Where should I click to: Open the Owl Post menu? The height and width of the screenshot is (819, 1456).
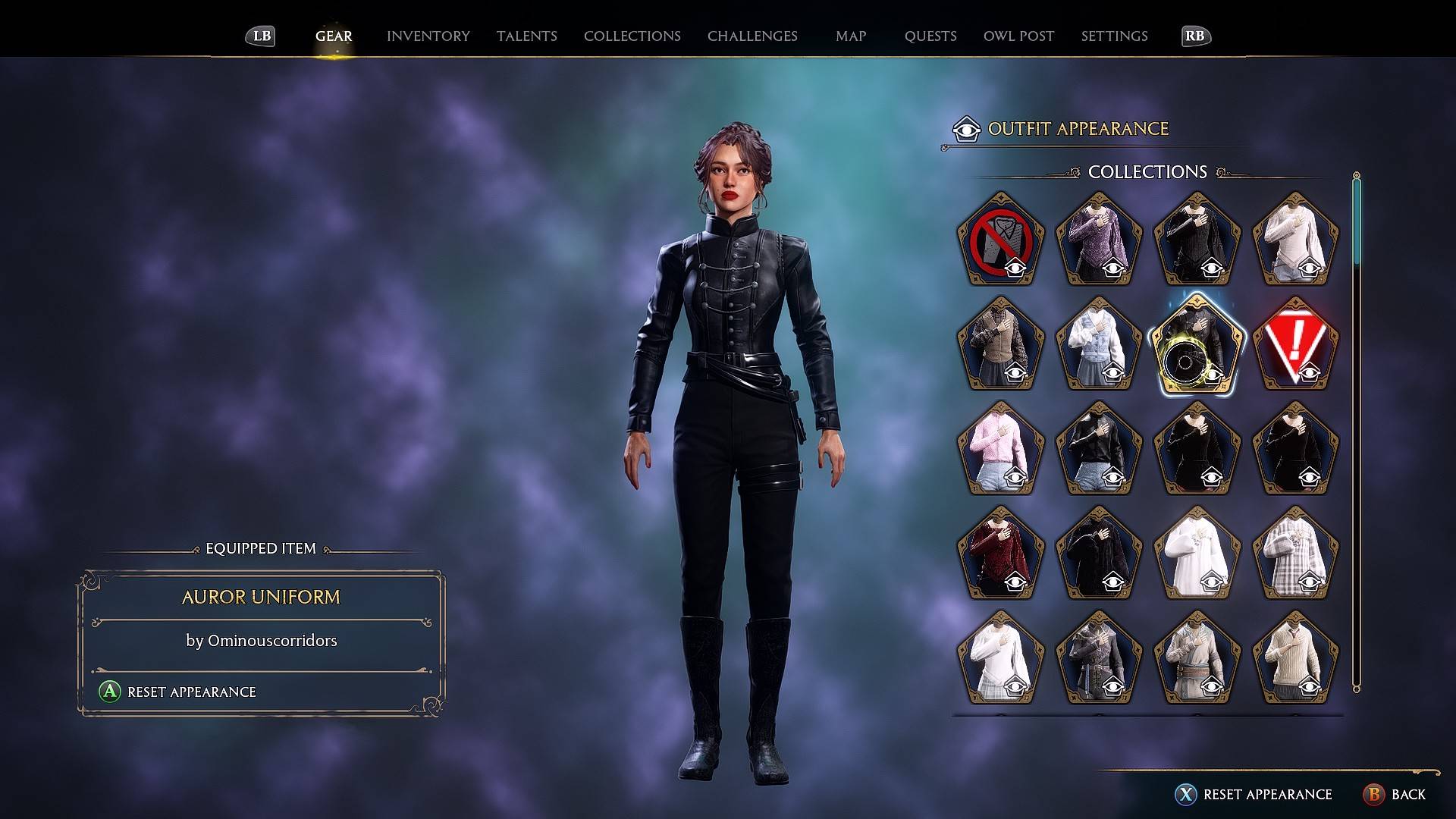pos(1018,36)
